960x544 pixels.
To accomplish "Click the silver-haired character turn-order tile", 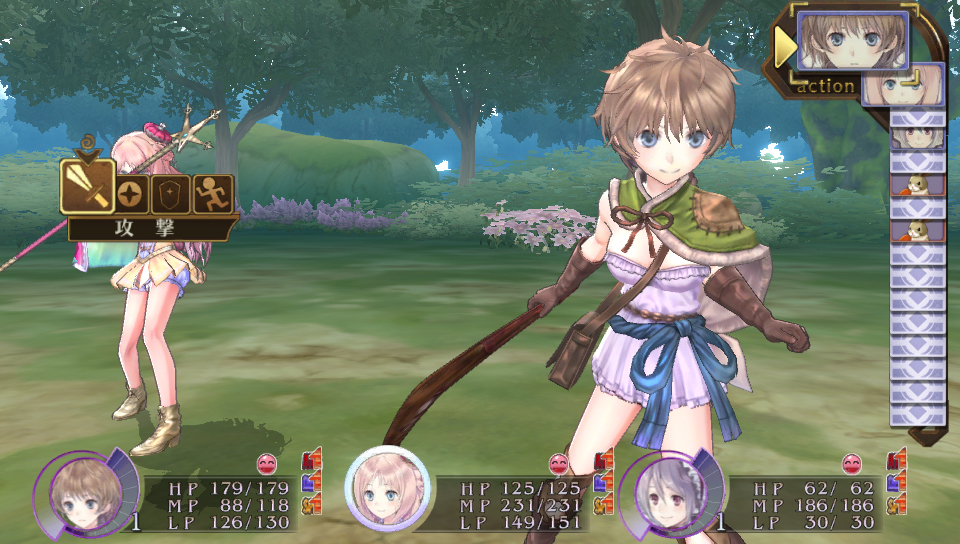I will pos(917,137).
